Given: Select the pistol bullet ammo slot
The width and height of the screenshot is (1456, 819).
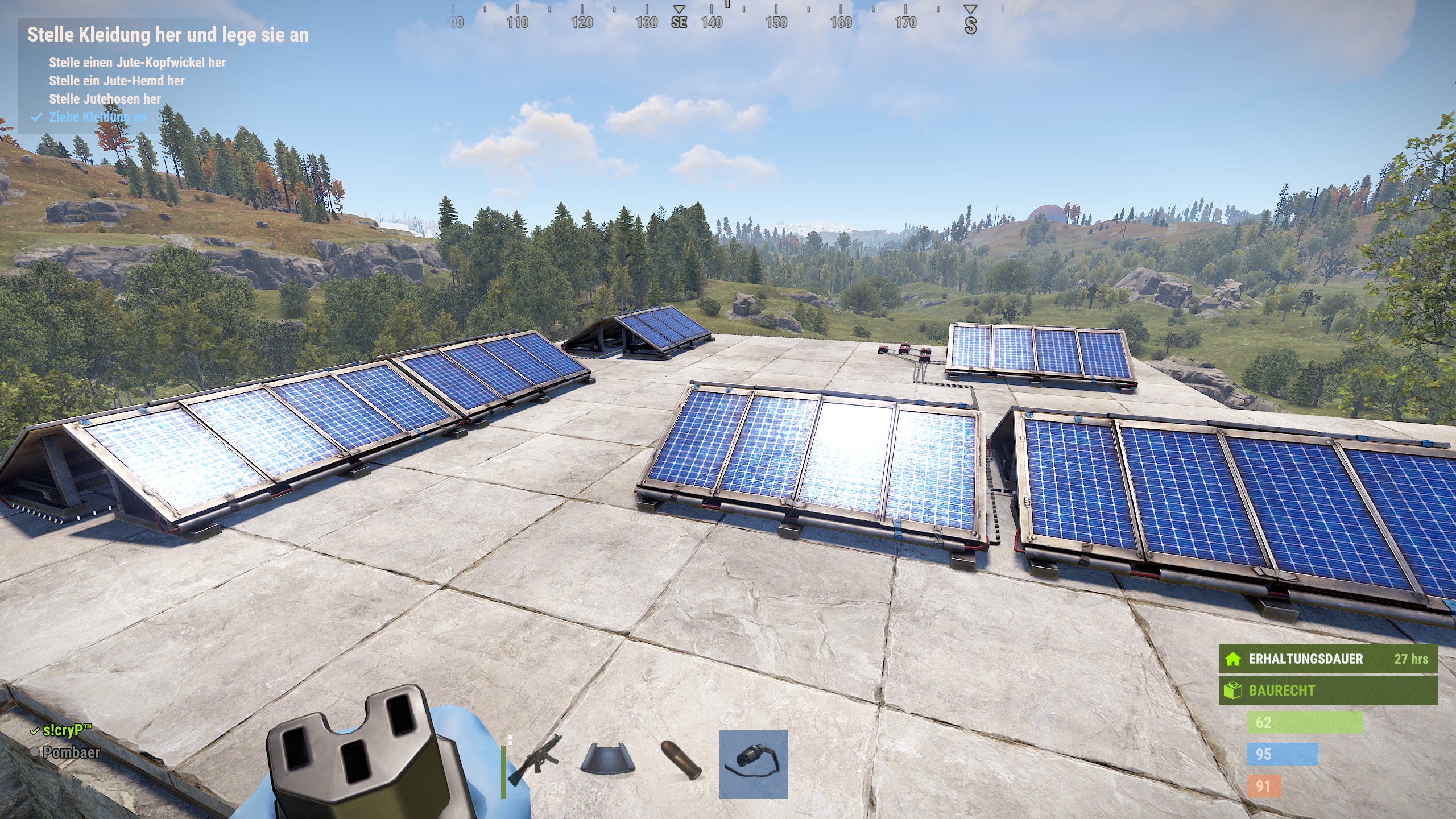Looking at the screenshot, I should [681, 763].
